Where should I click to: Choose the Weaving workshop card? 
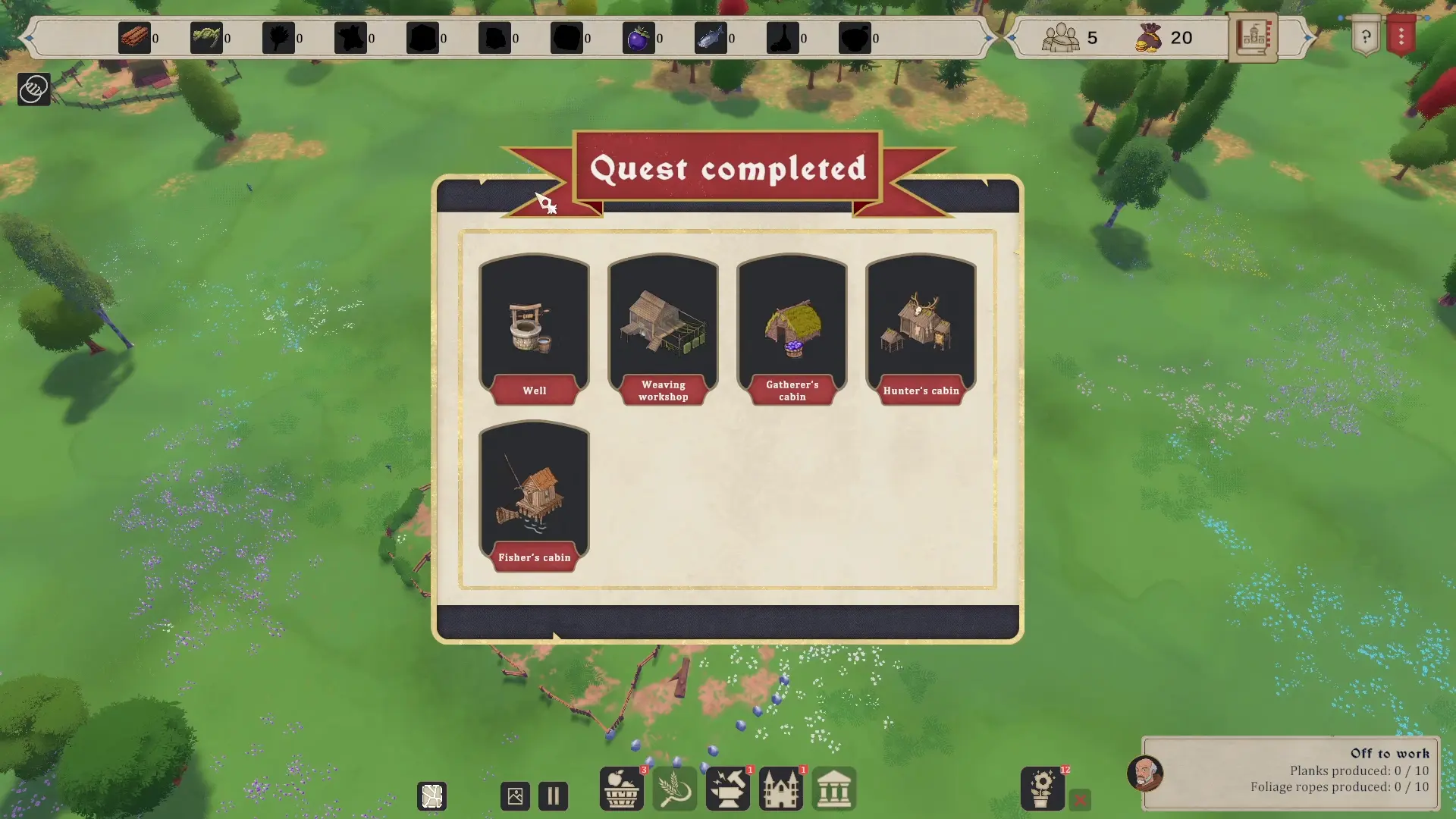663,330
